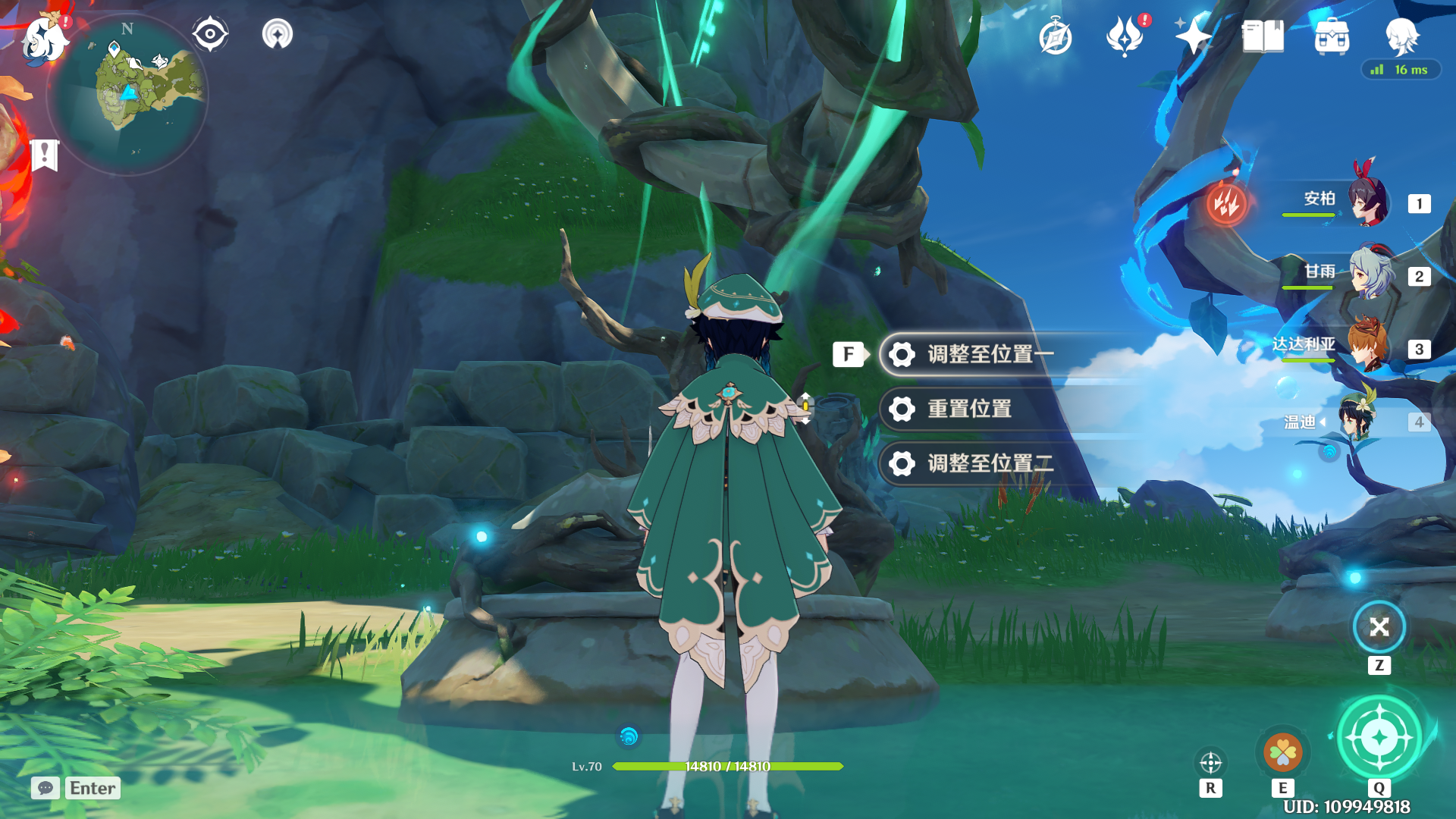Open the character profile icon

pos(1401,35)
